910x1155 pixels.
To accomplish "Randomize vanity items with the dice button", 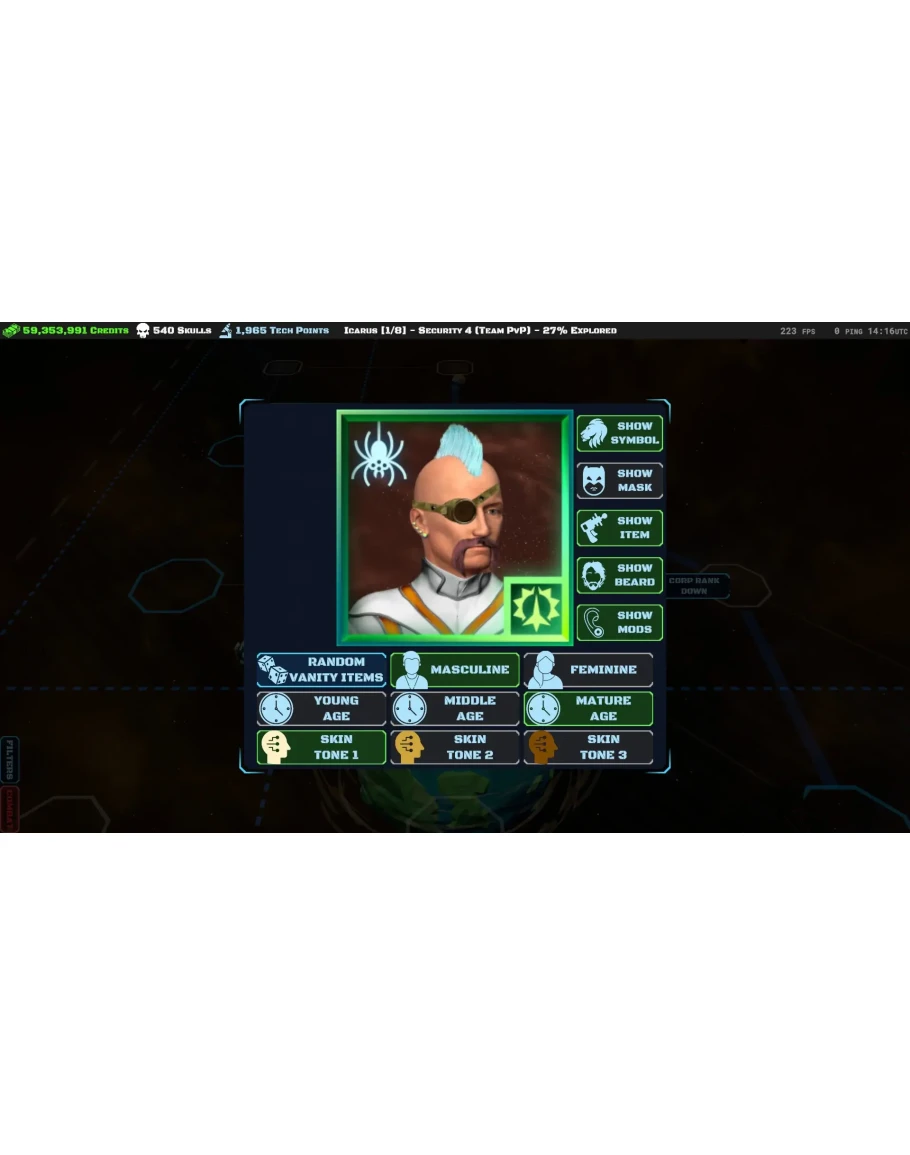I will click(x=322, y=670).
